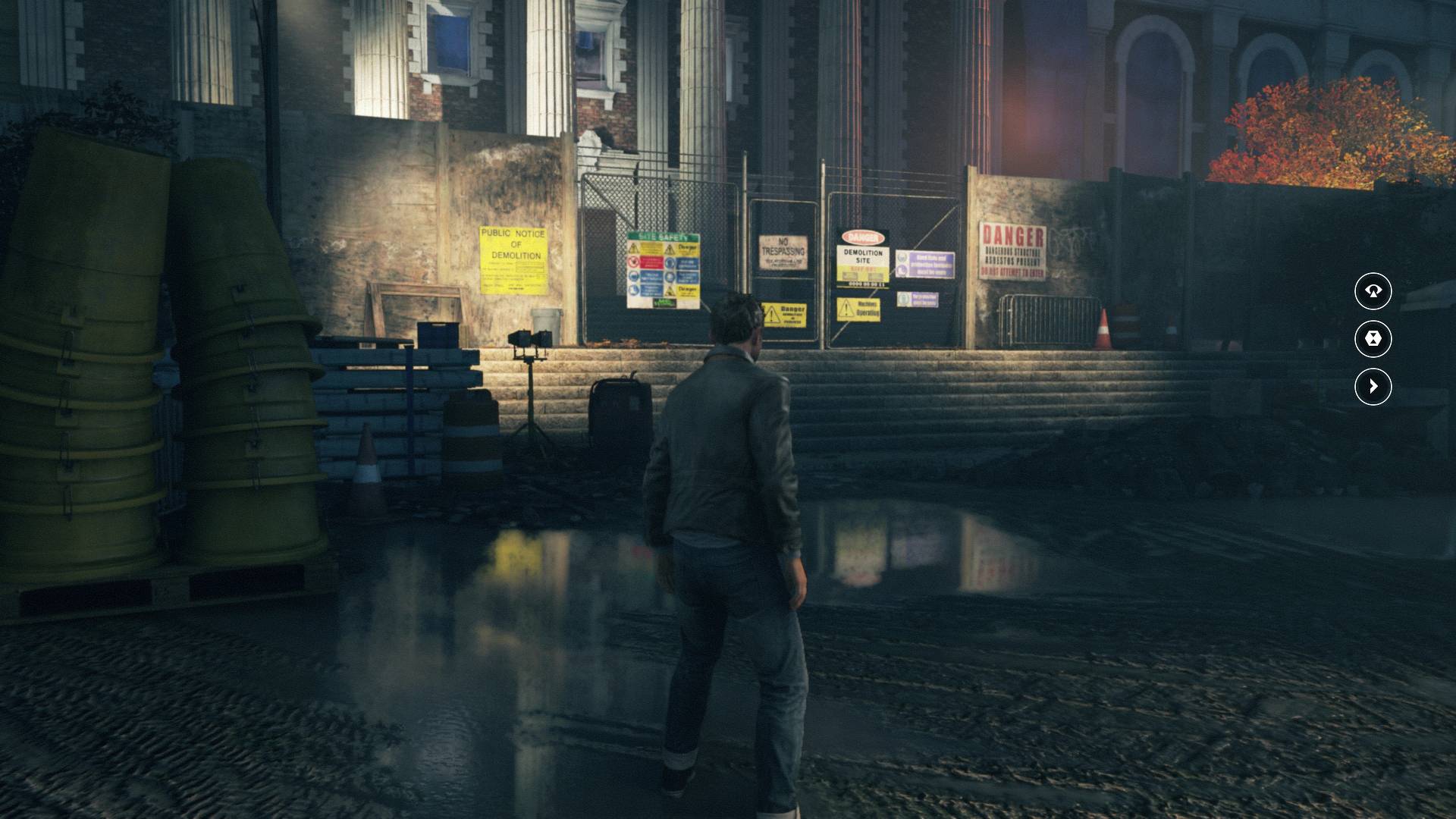Viewport: 1456px width, 819px height.
Task: Trigger the chevron arrow dodge ability icon
Action: 1373,387
